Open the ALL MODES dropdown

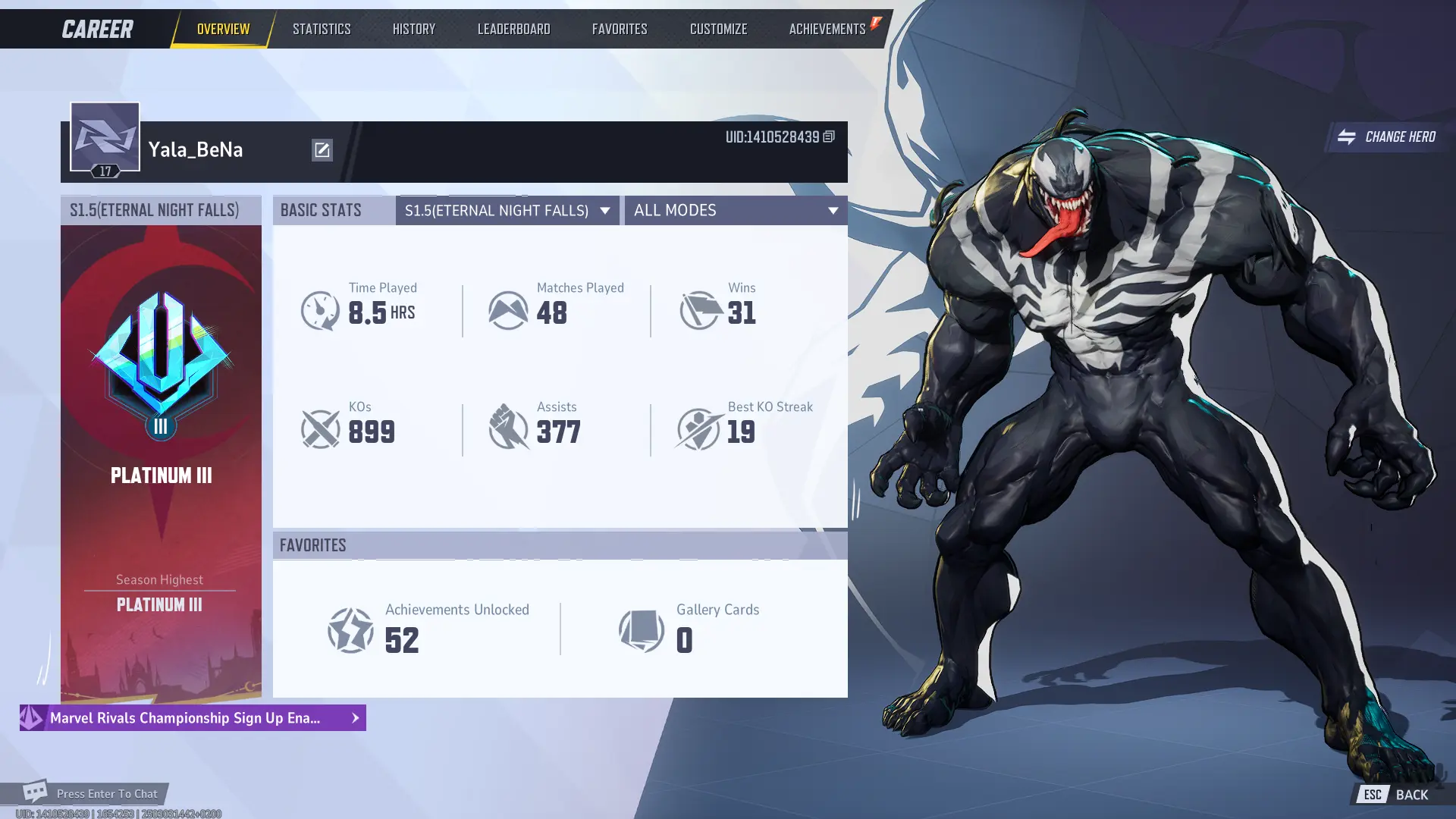734,210
